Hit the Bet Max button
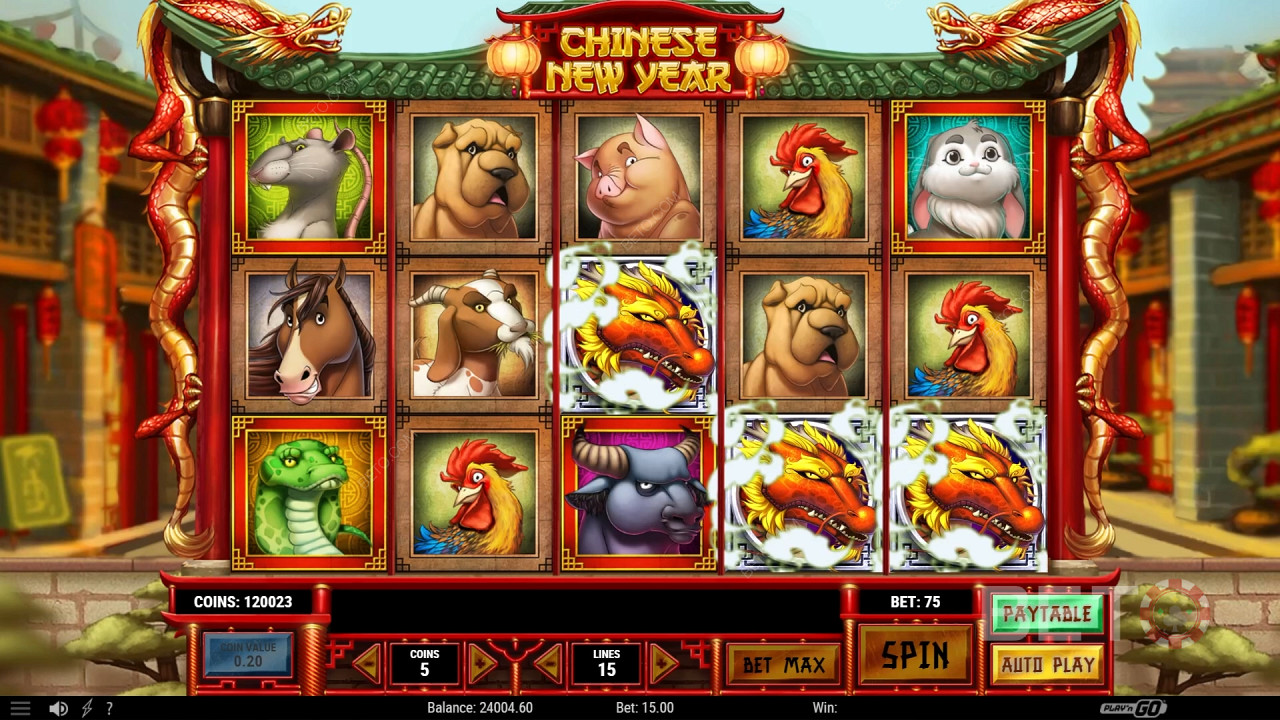 tap(783, 665)
